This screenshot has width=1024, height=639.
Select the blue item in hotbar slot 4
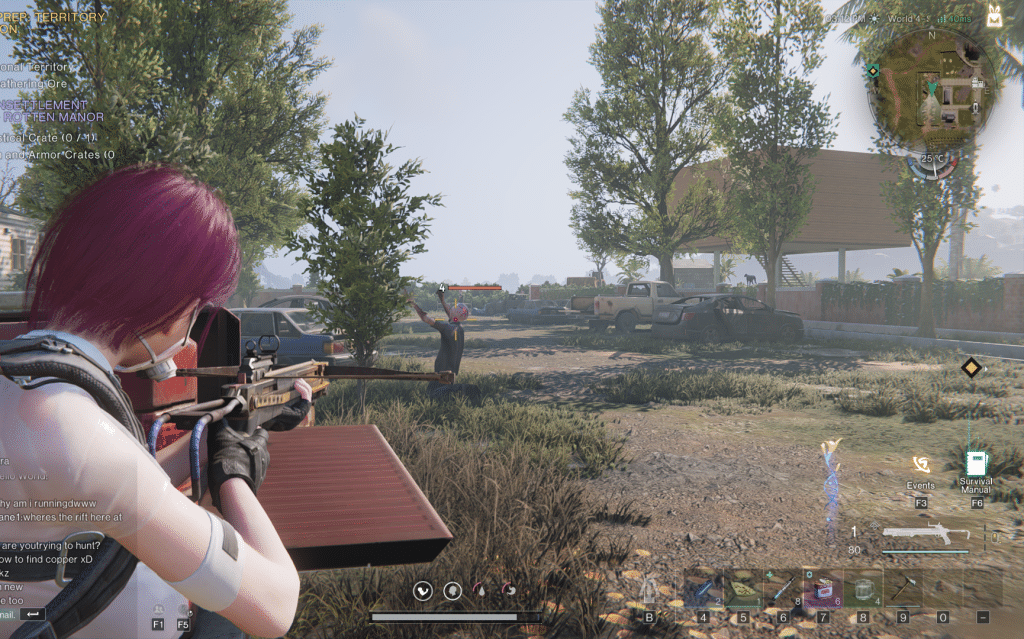click(x=703, y=589)
